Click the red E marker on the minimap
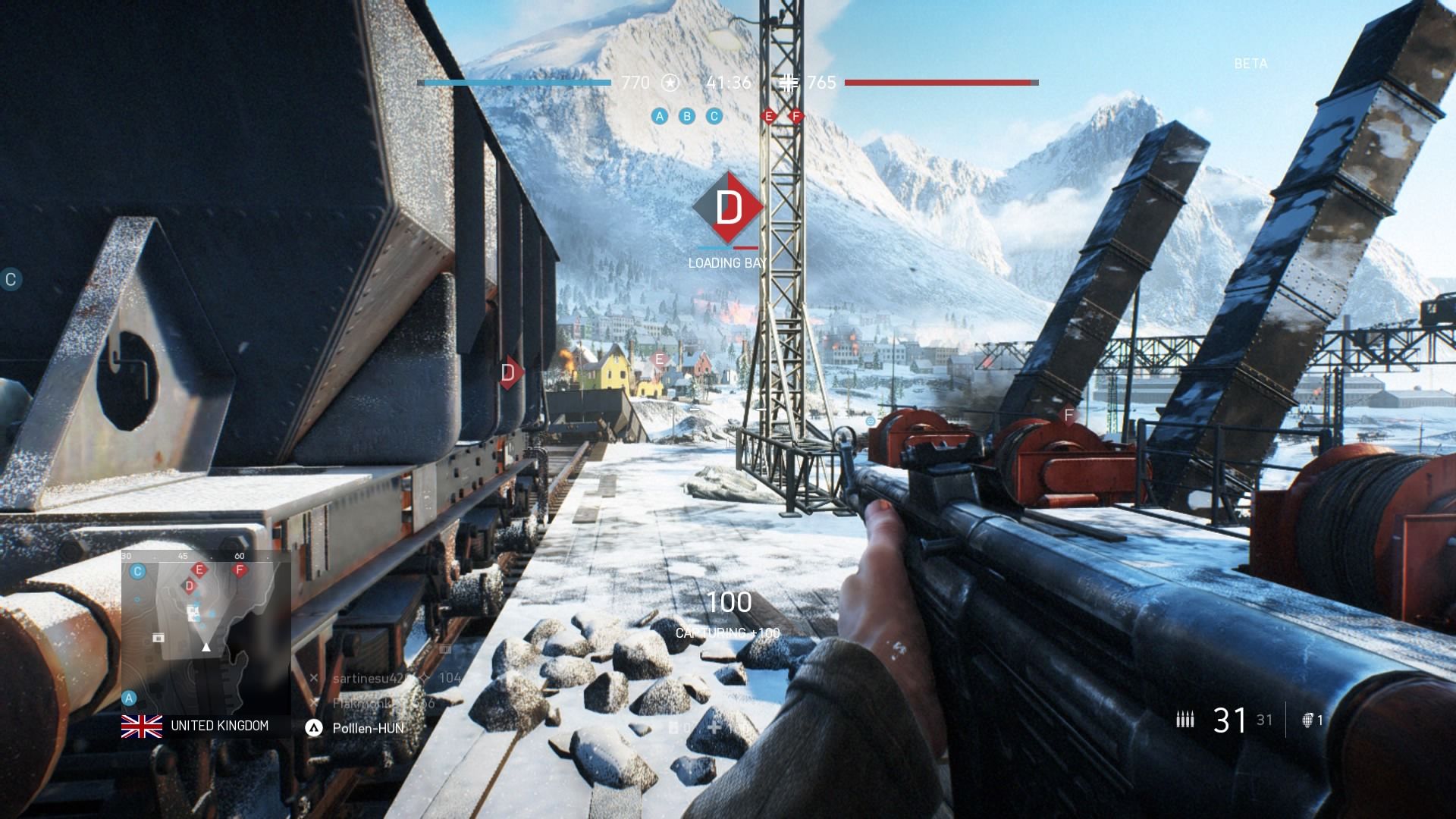 [200, 570]
